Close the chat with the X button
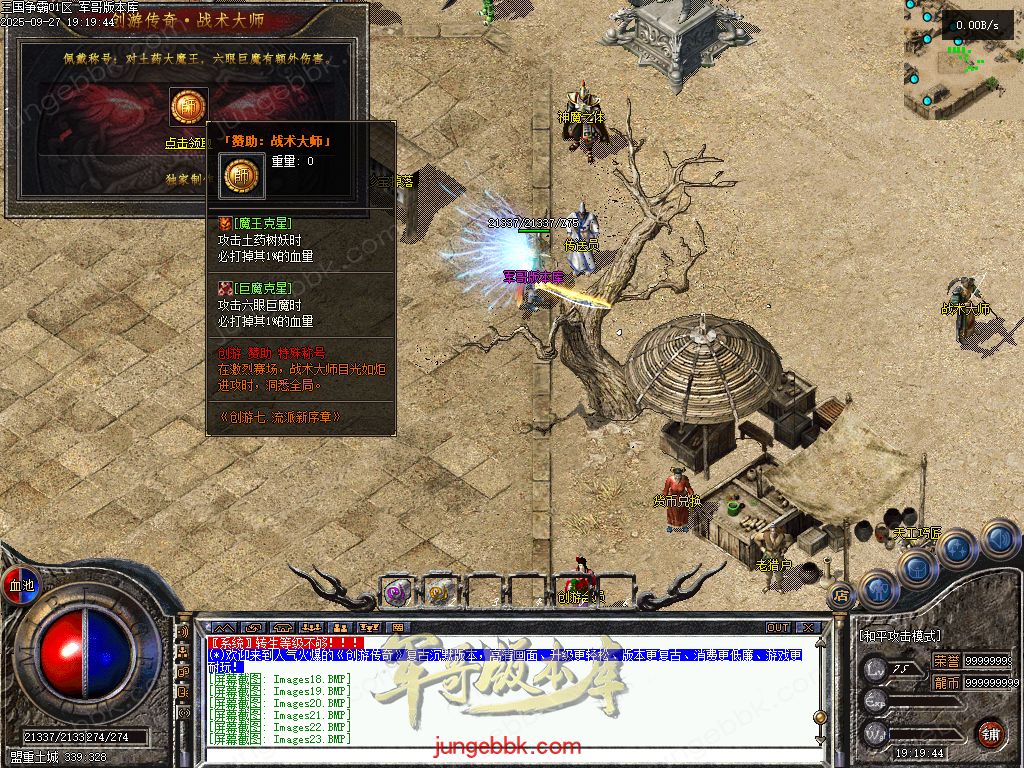Screen dimensions: 1024x768 [808, 628]
